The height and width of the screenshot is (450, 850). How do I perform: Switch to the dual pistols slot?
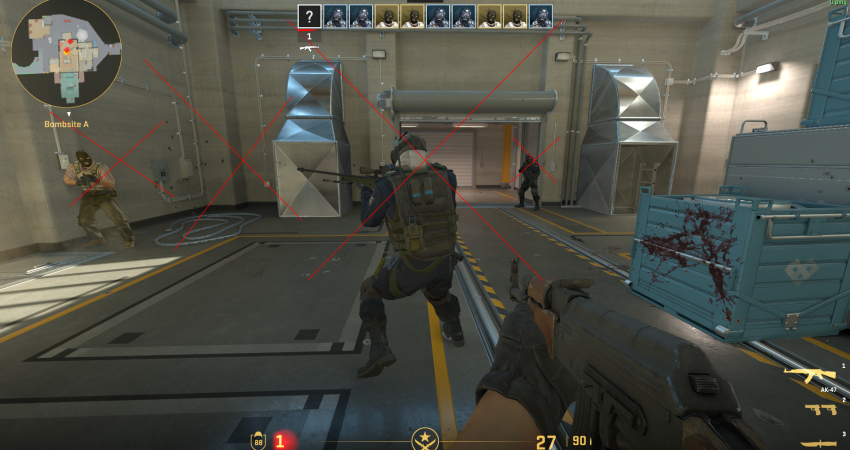coord(818,409)
